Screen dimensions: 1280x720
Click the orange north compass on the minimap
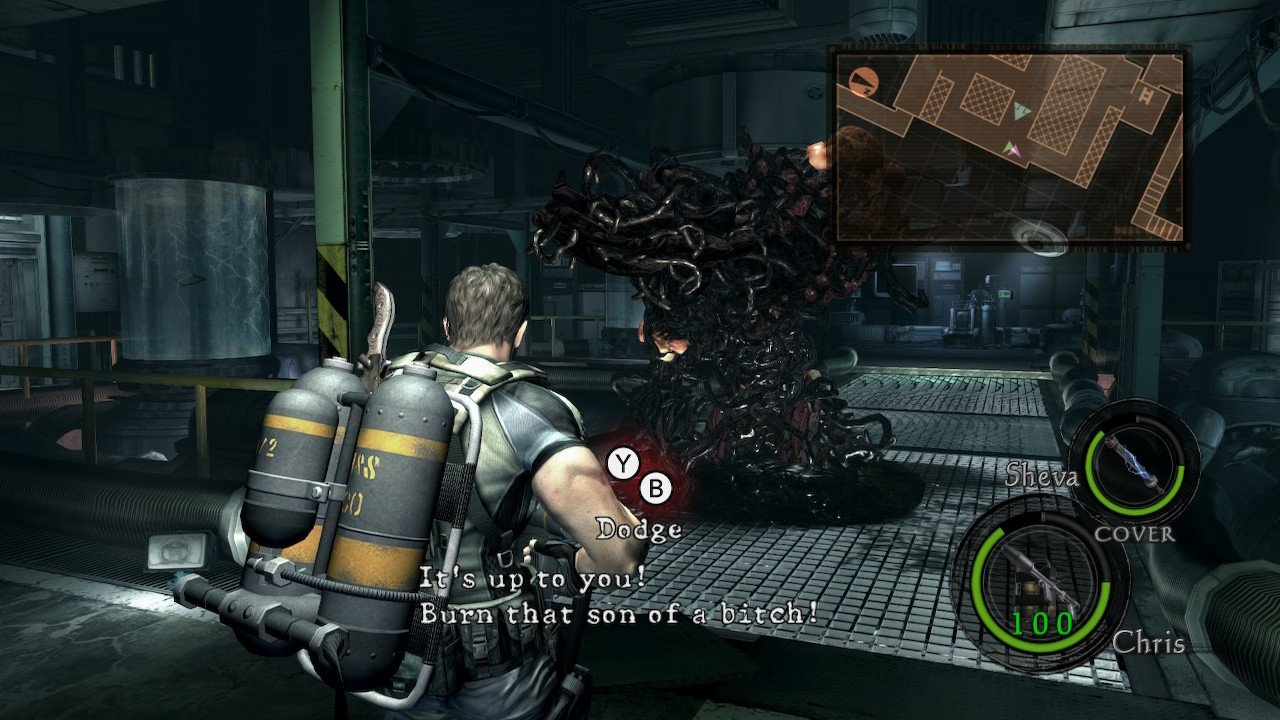coord(864,81)
